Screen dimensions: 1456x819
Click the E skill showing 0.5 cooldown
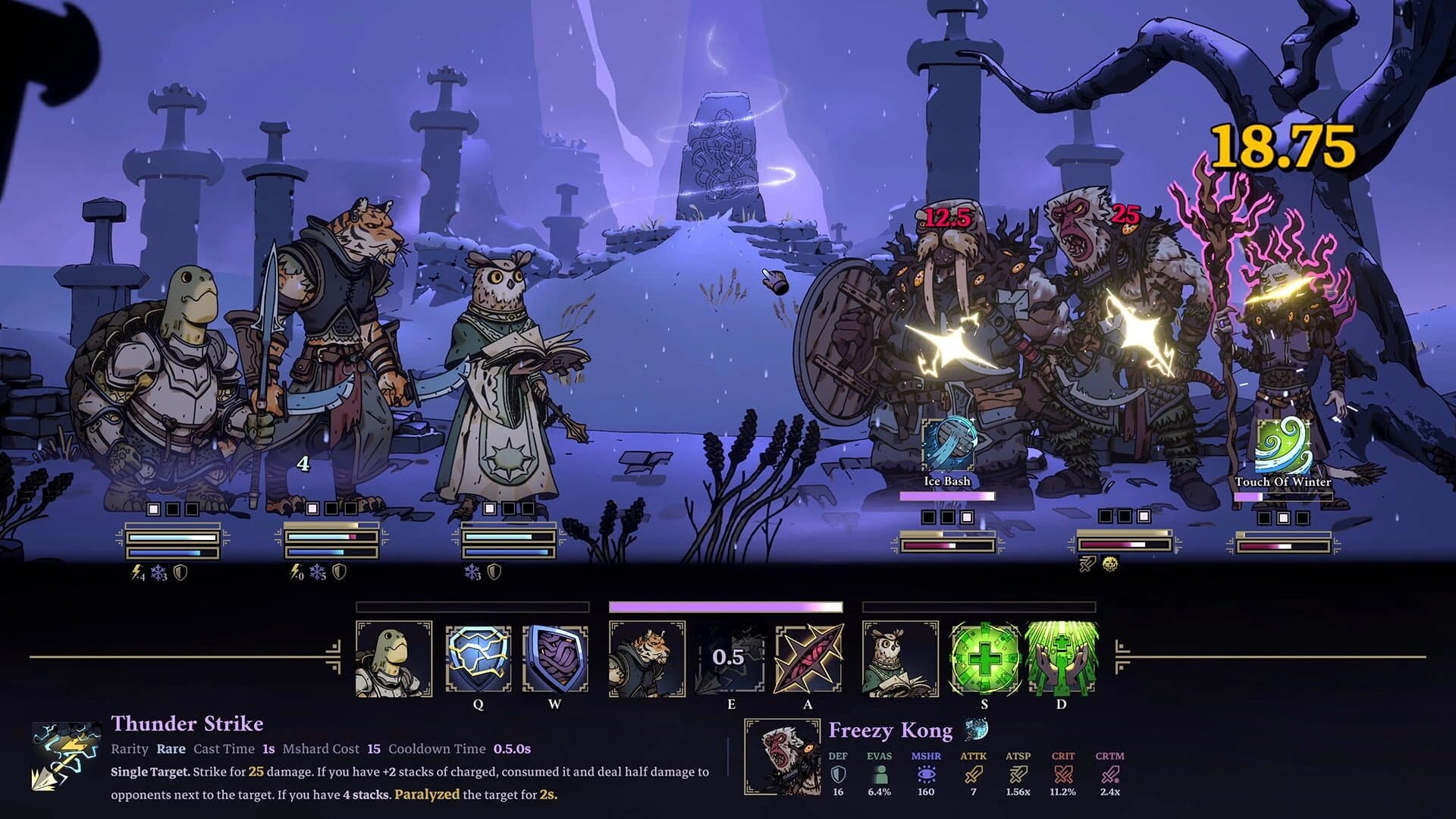pos(731,659)
